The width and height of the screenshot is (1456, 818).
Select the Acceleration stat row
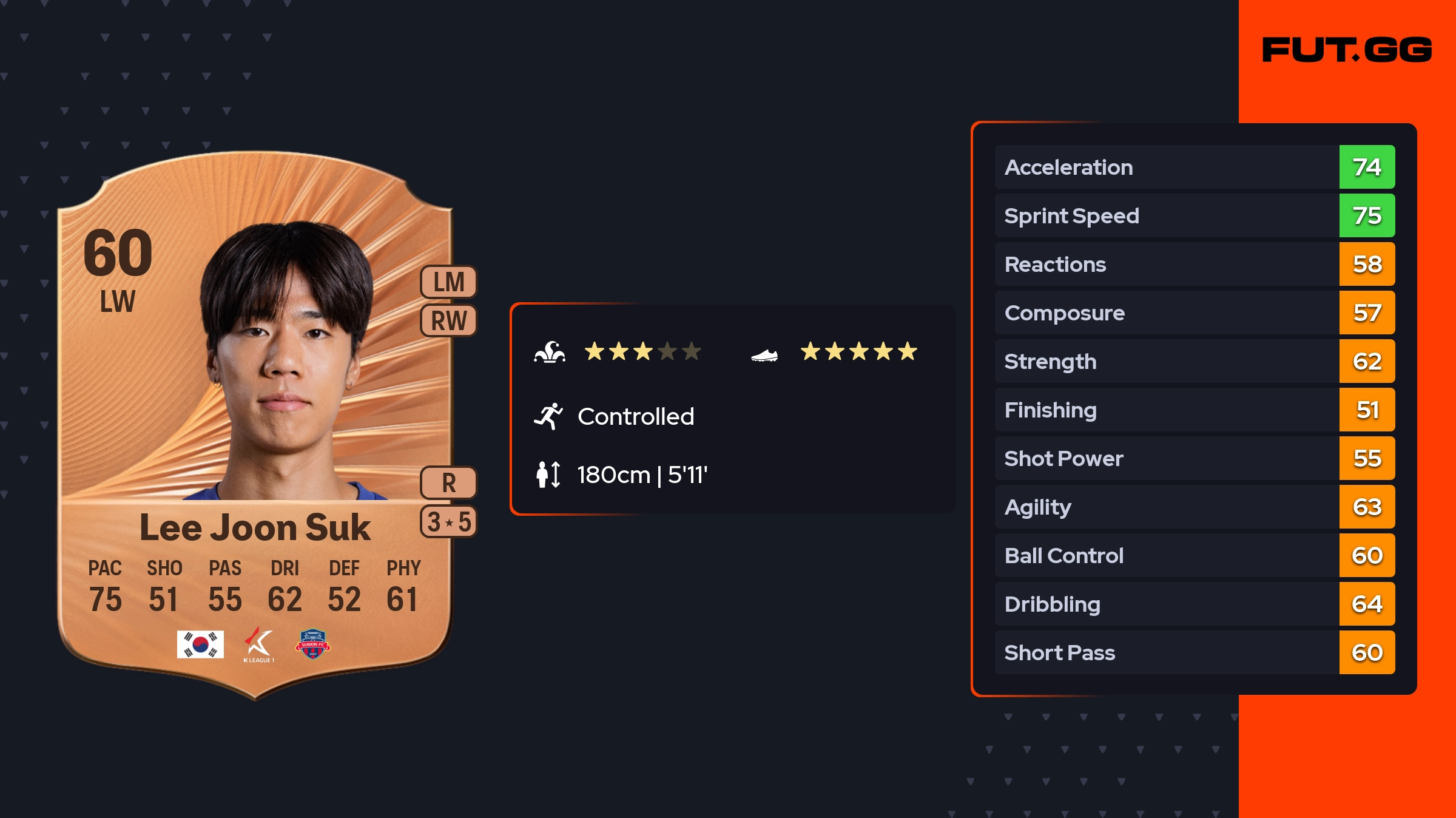(x=1194, y=167)
